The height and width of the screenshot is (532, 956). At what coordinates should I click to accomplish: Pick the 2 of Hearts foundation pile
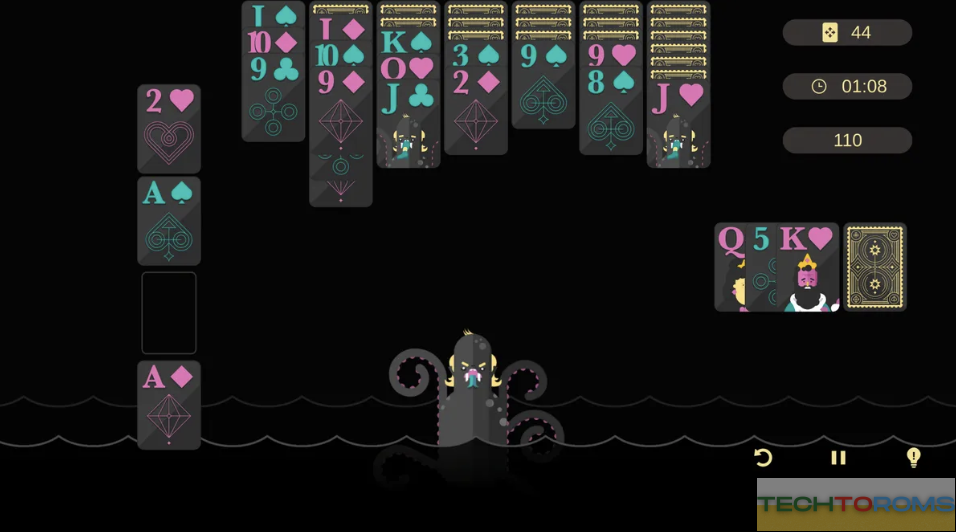(x=169, y=129)
